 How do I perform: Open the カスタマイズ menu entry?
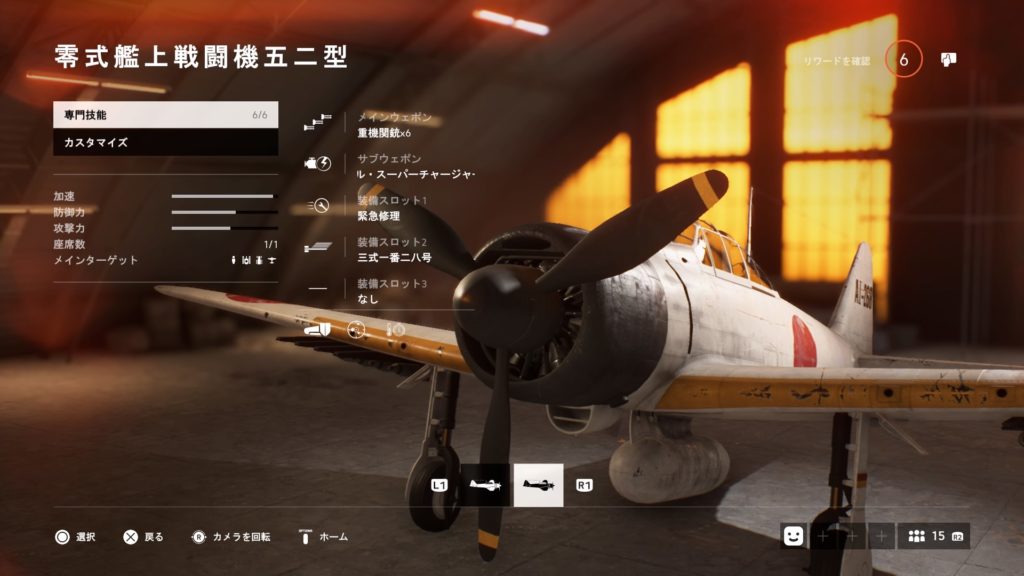pos(165,143)
